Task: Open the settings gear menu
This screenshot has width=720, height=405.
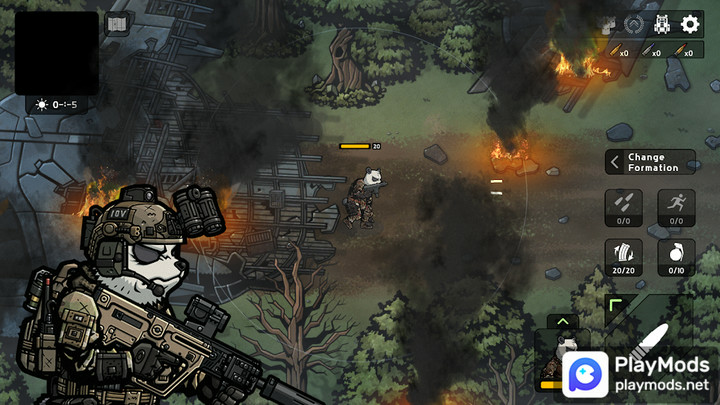Action: tap(690, 24)
